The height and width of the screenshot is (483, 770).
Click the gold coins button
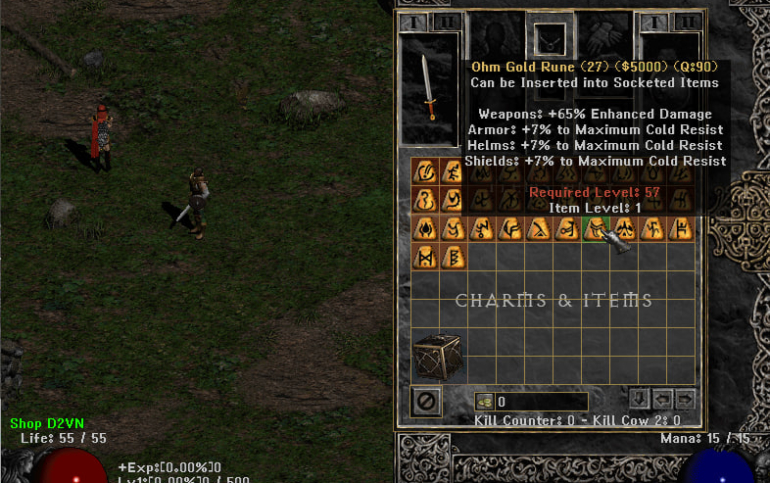coord(484,401)
